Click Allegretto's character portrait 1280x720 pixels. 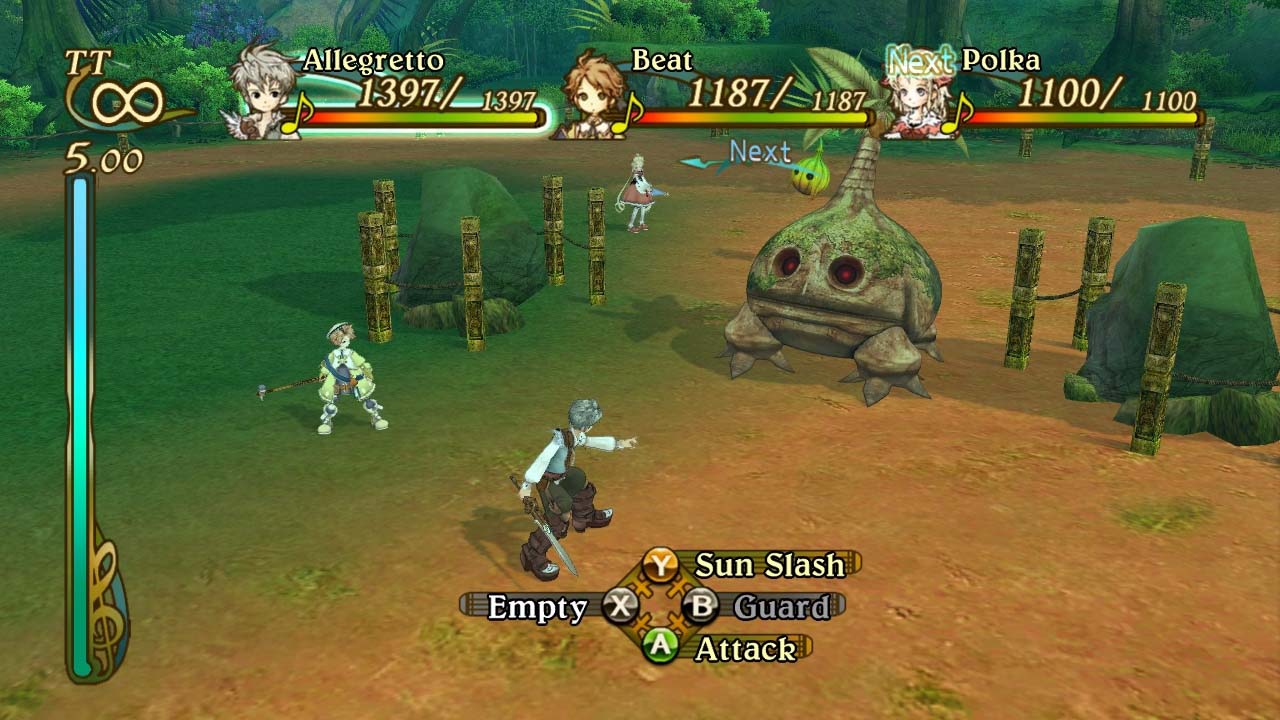click(265, 92)
